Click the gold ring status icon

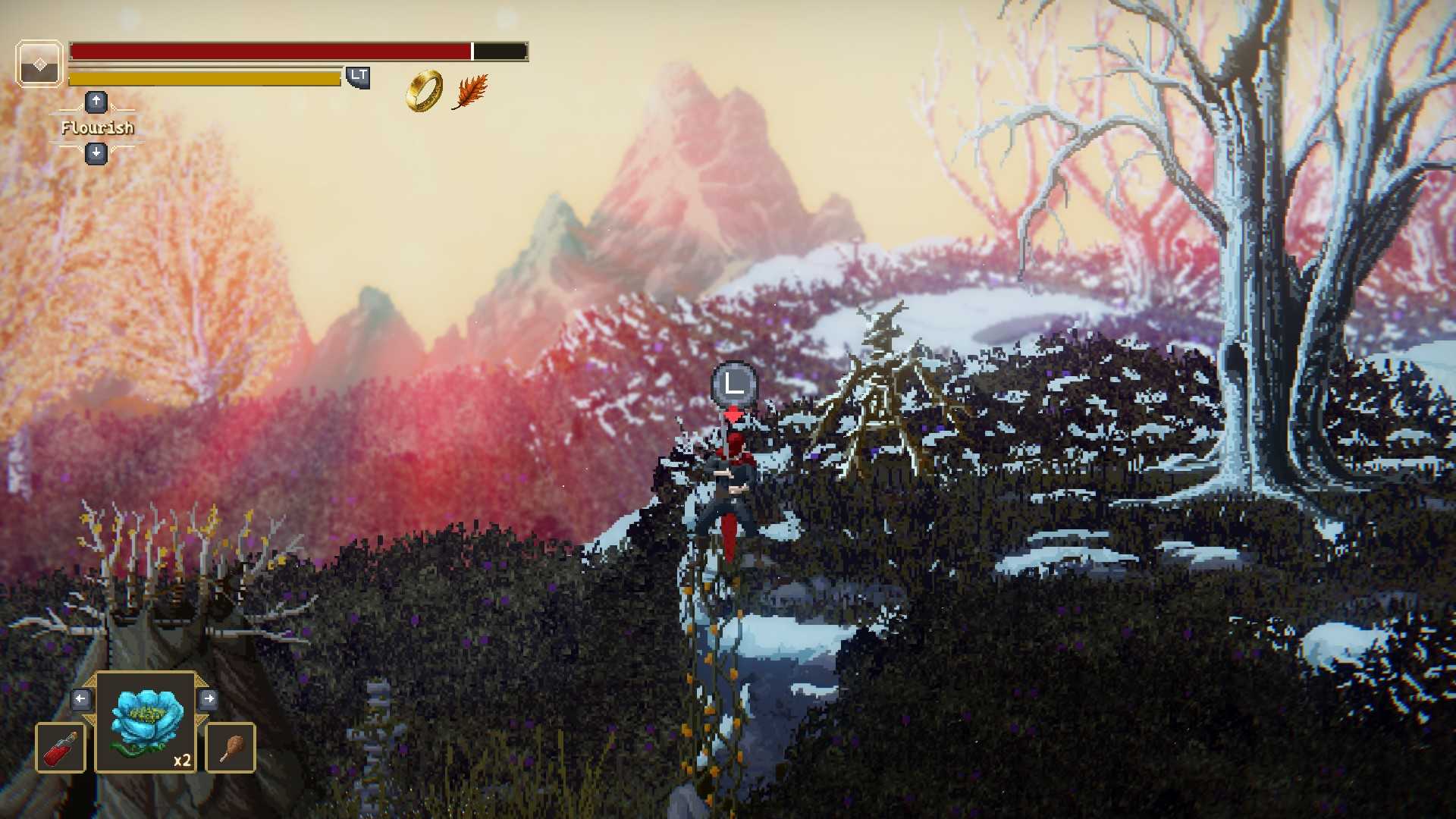(425, 91)
